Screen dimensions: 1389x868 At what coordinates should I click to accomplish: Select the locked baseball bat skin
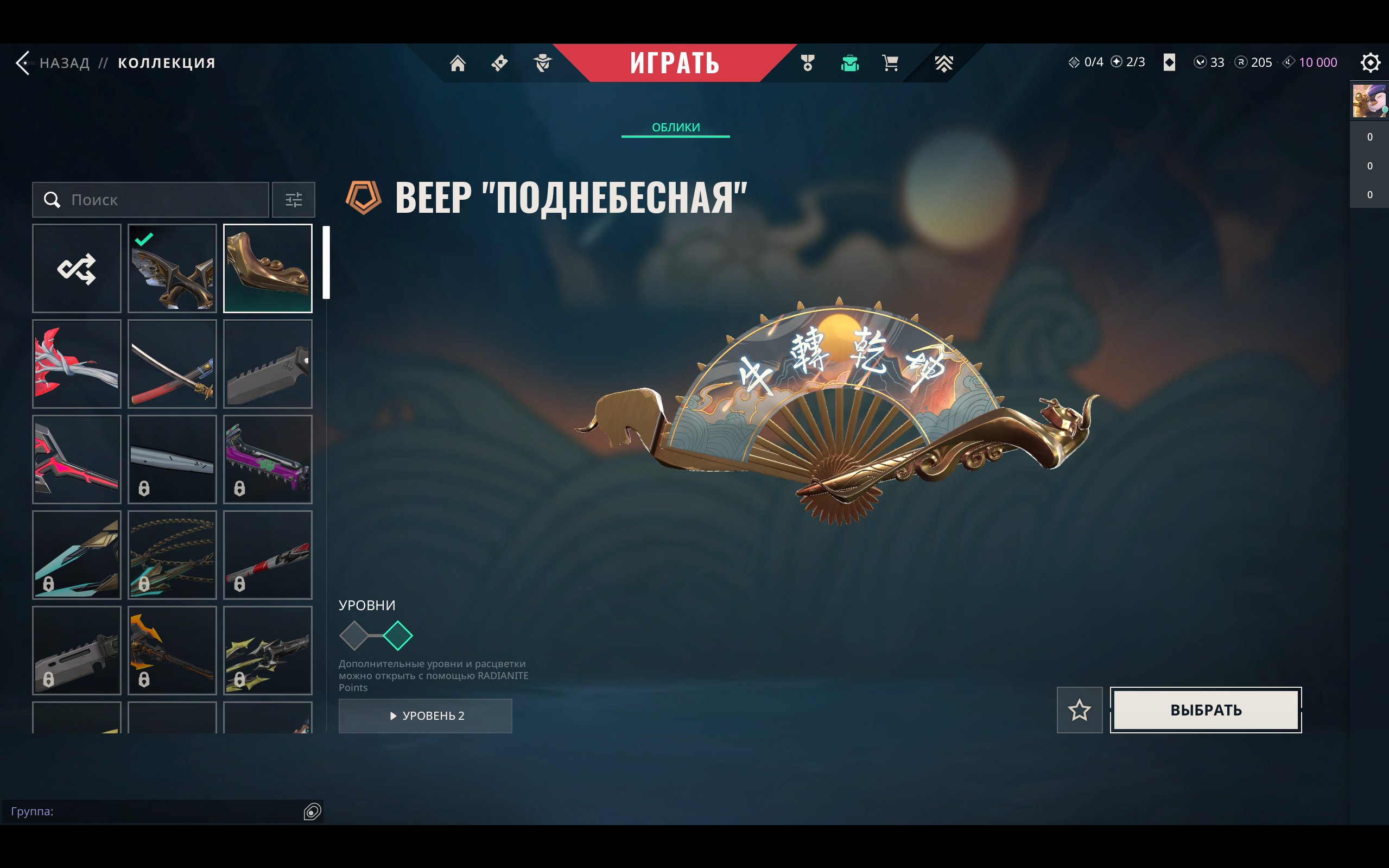[268, 555]
